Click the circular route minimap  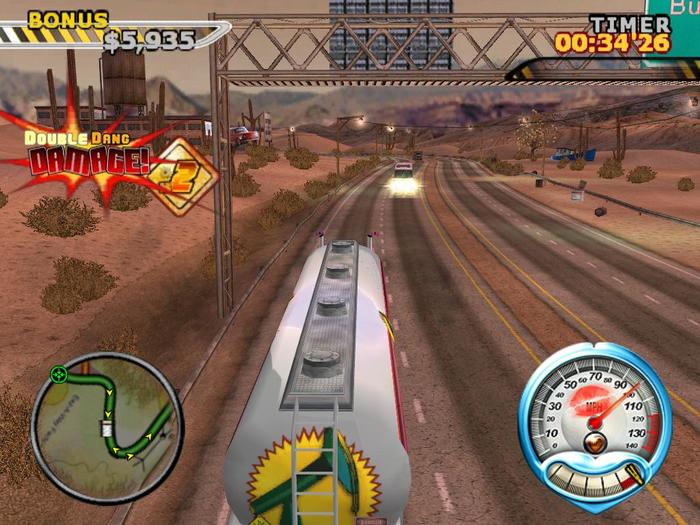[x=107, y=427]
